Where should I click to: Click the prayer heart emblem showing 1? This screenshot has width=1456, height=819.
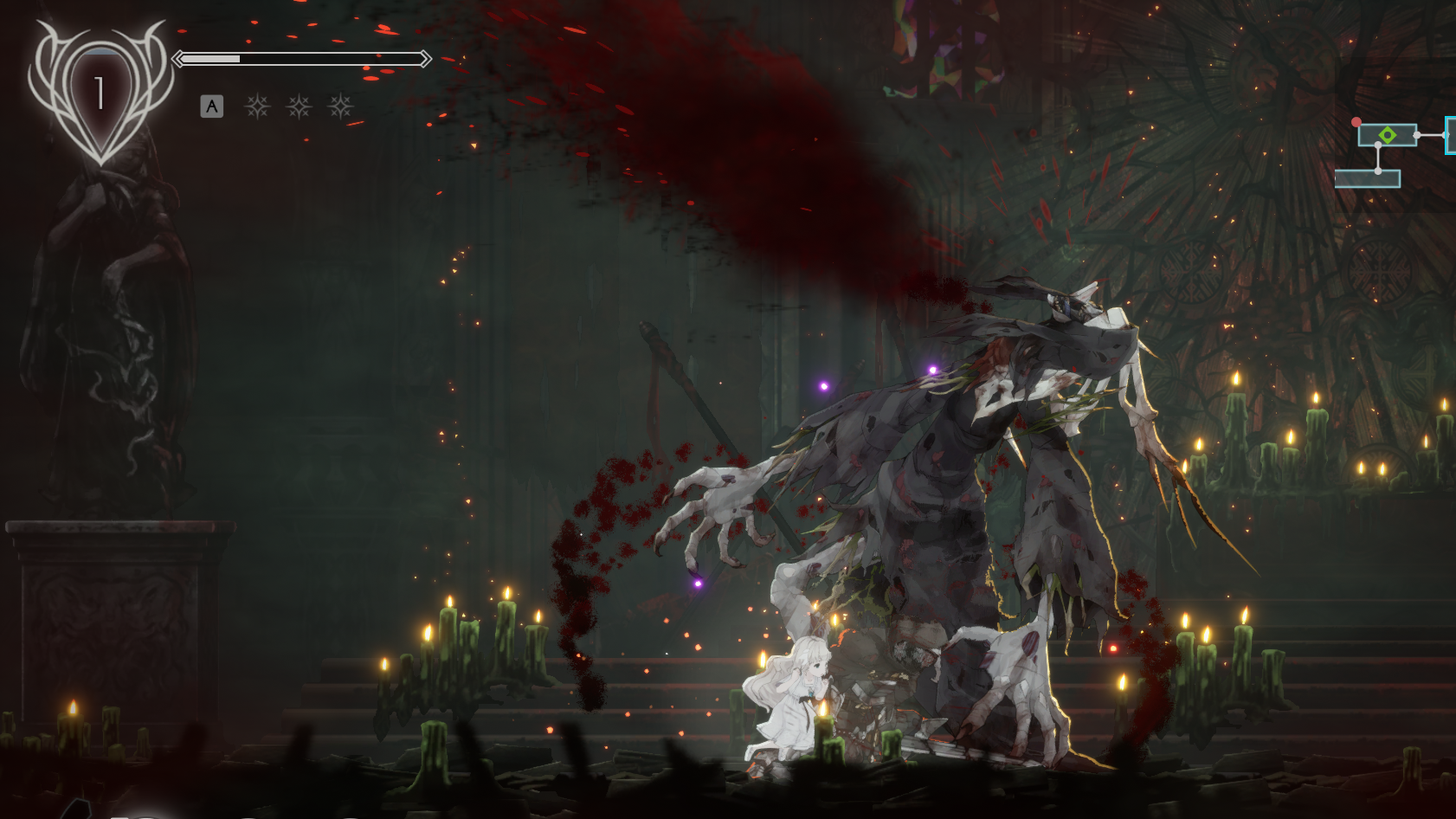click(100, 93)
